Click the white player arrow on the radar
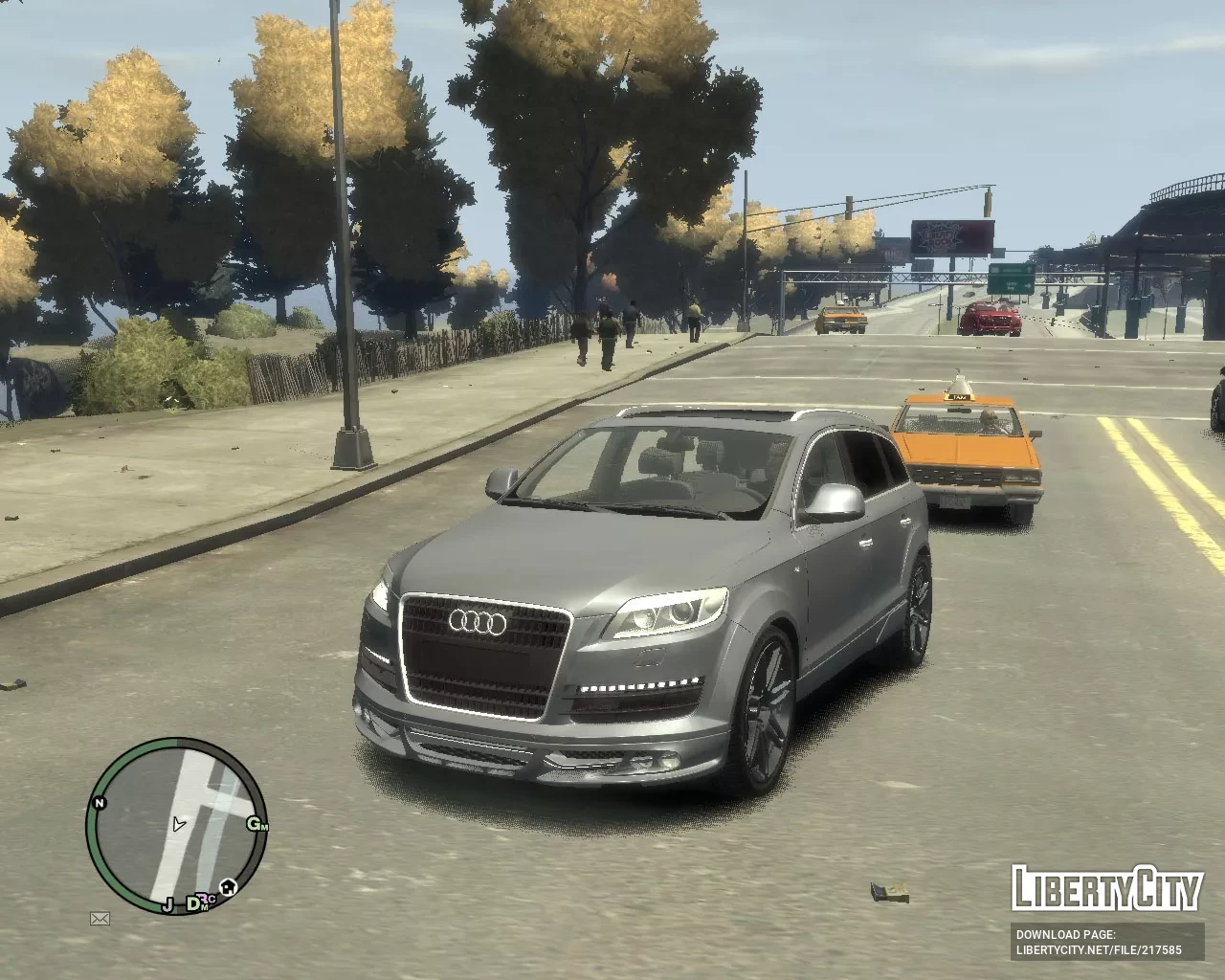The width and height of the screenshot is (1225, 980). coord(178,822)
